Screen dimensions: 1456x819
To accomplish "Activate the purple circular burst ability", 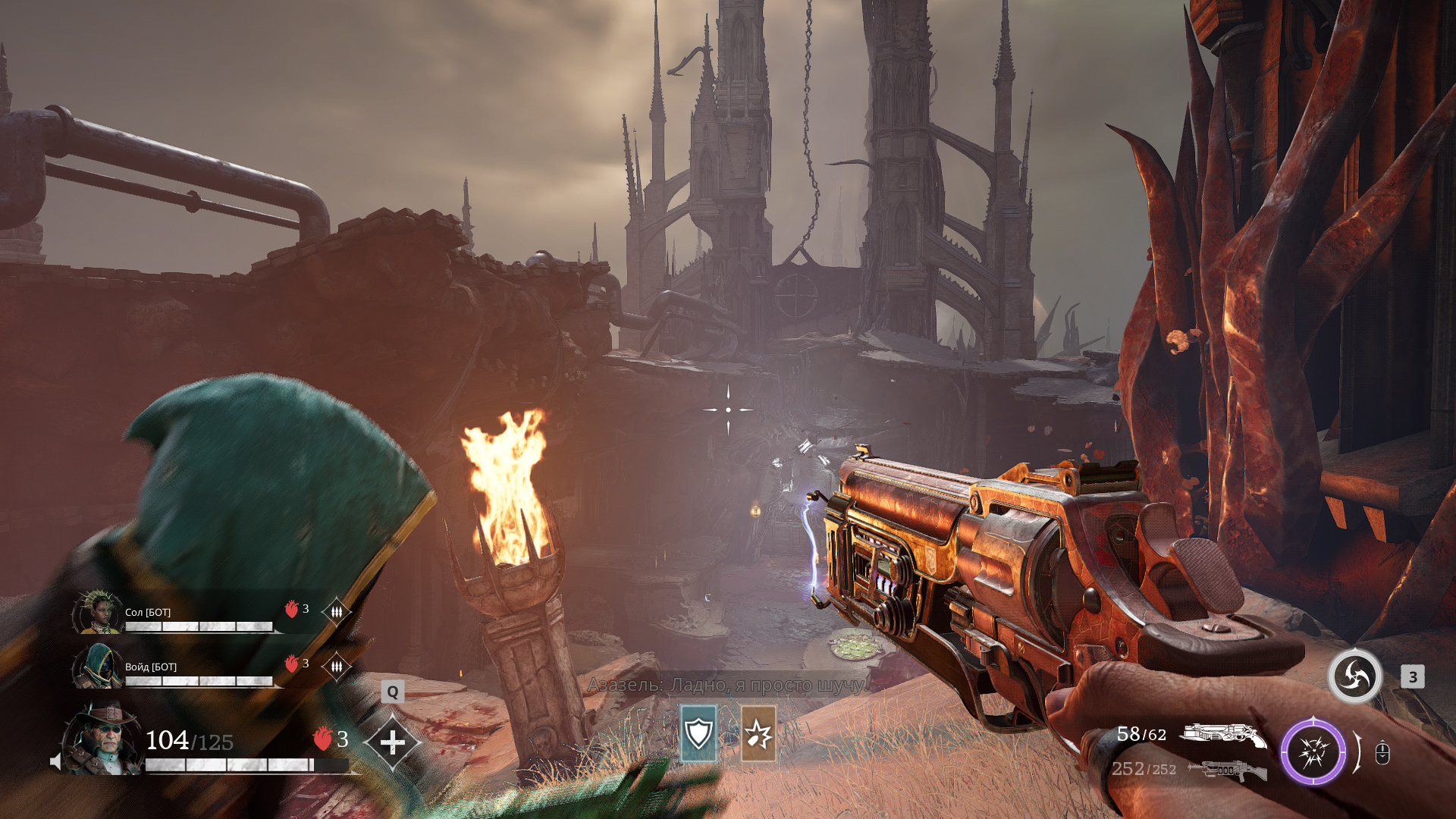I will click(x=1313, y=752).
